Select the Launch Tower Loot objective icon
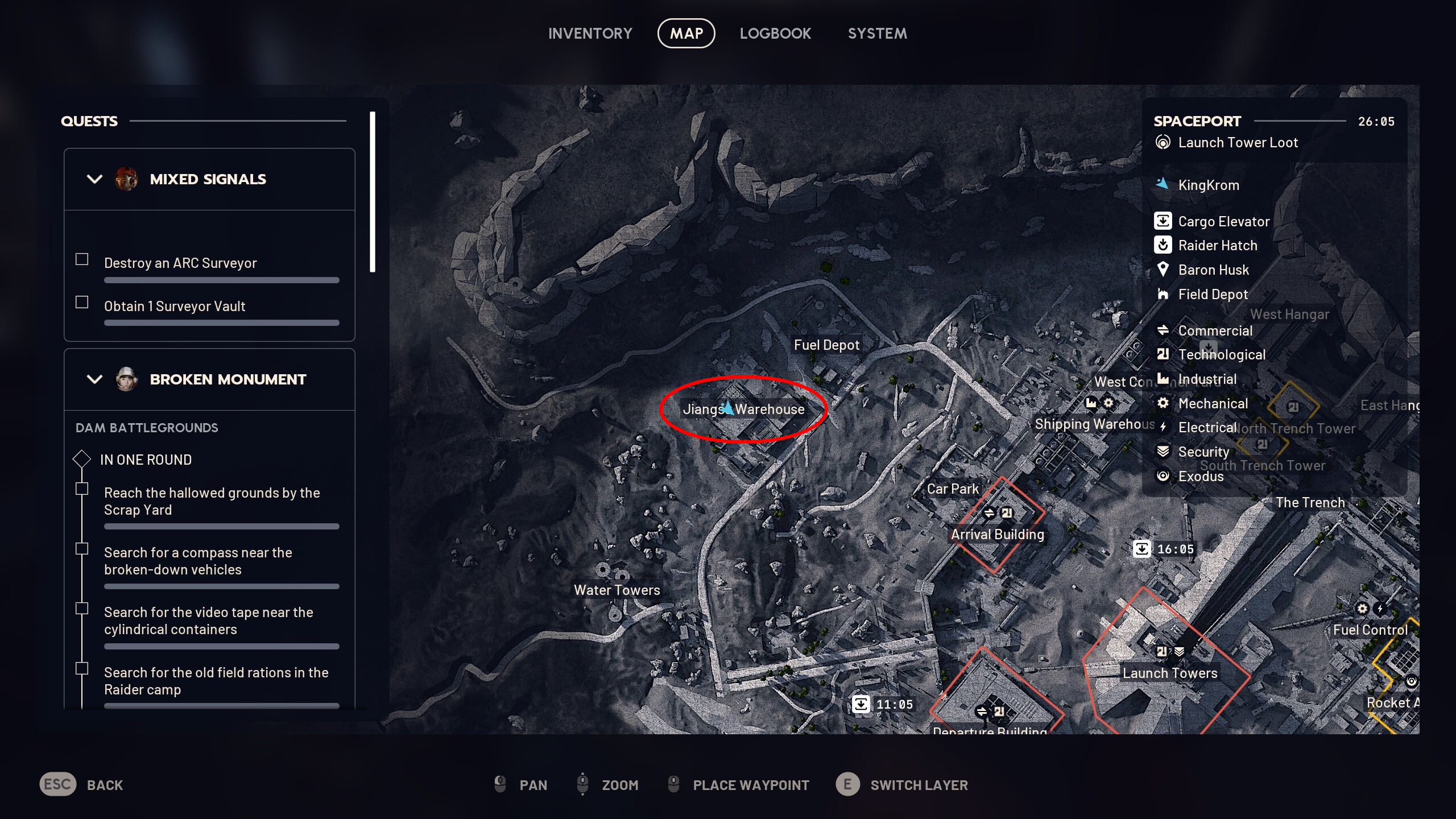1456x819 pixels. click(x=1164, y=142)
